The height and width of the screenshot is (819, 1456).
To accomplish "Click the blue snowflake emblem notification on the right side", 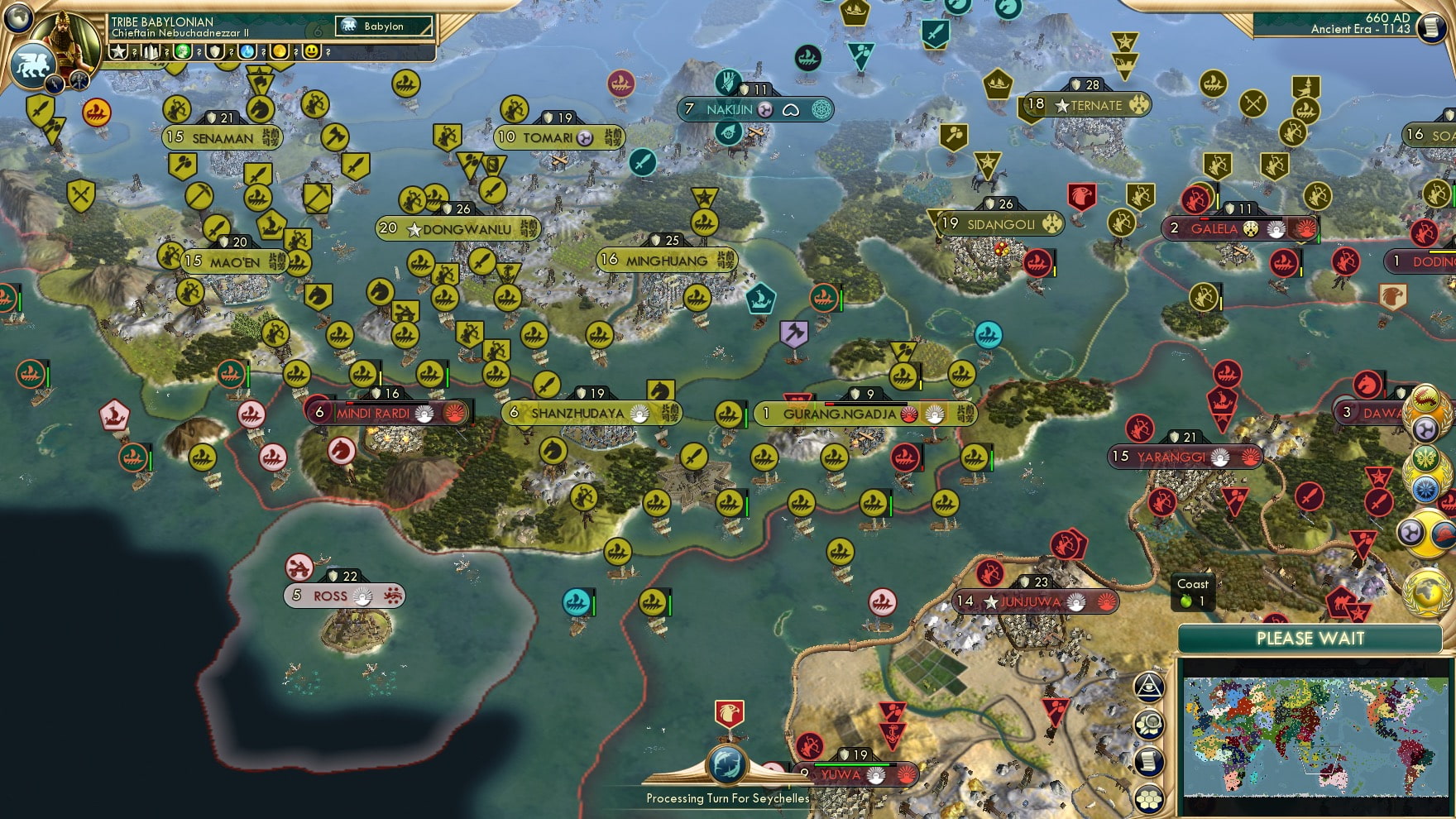I will tap(1425, 489).
